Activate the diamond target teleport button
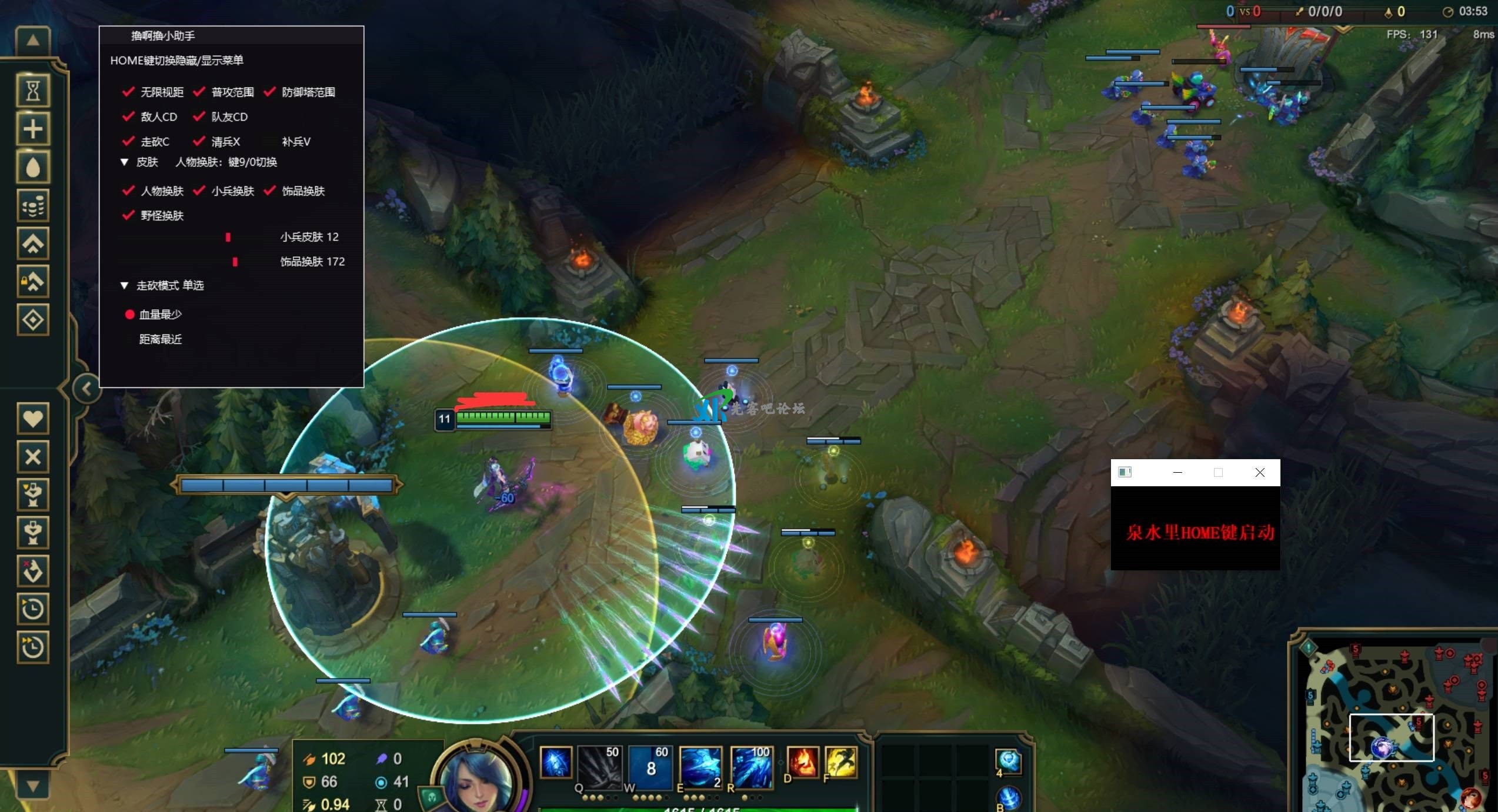Screen dimensions: 1498x812 [x=33, y=320]
